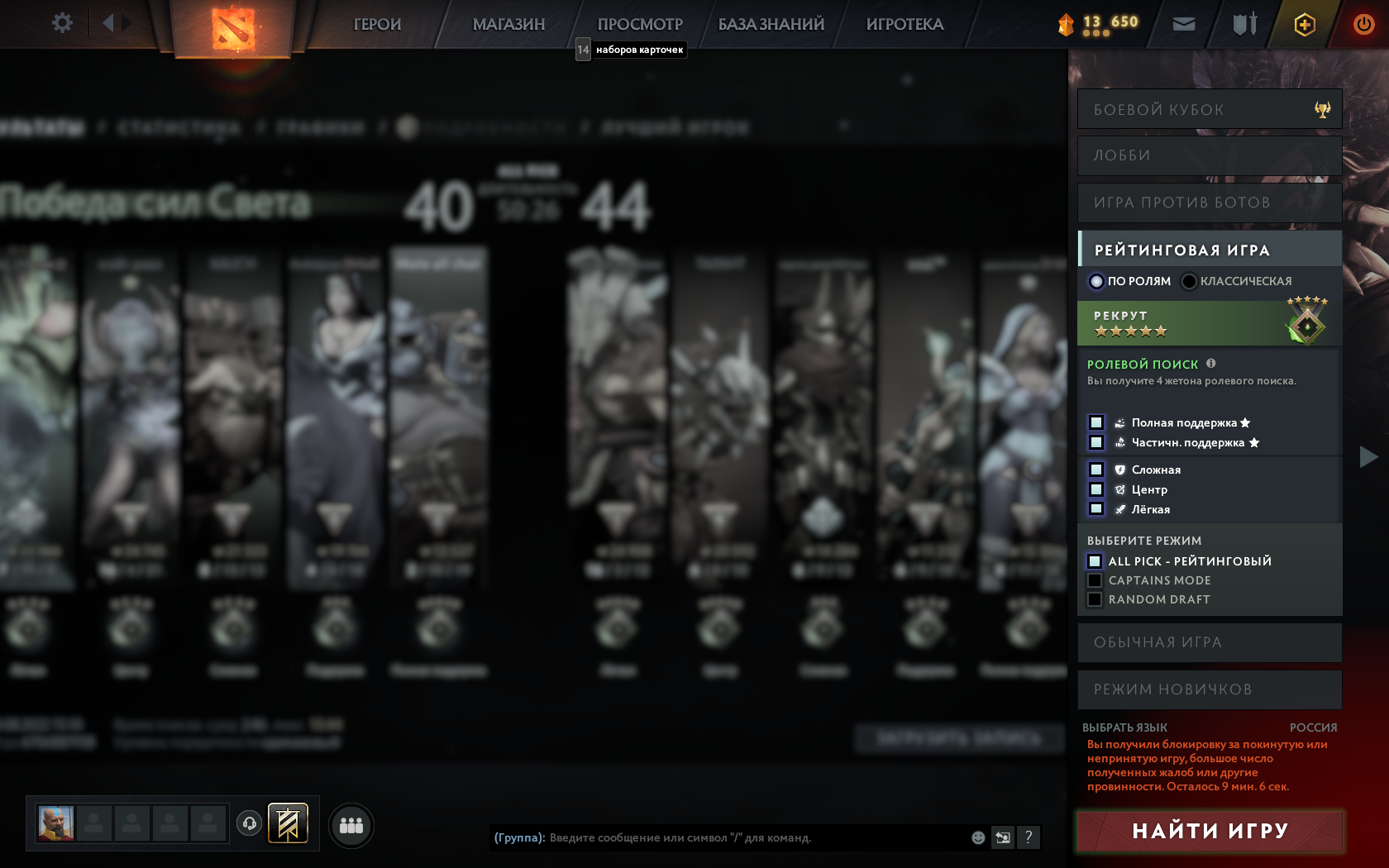This screenshot has width=1389, height=868.
Task: Open the party invite friends icon
Action: [351, 824]
